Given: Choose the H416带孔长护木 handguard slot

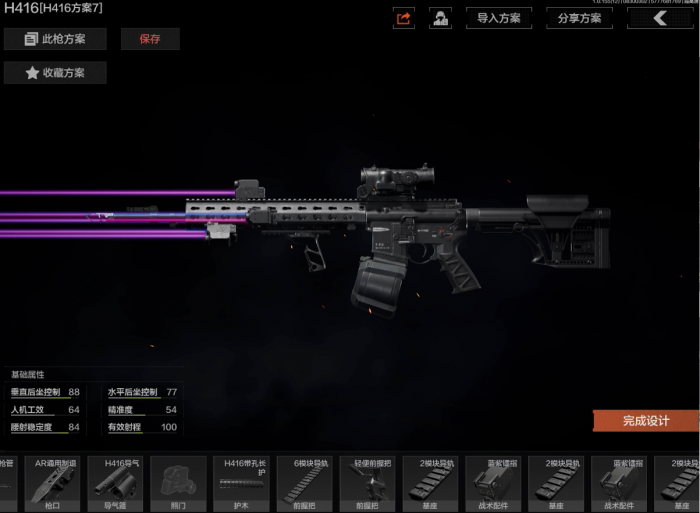Looking at the screenshot, I should point(241,484).
